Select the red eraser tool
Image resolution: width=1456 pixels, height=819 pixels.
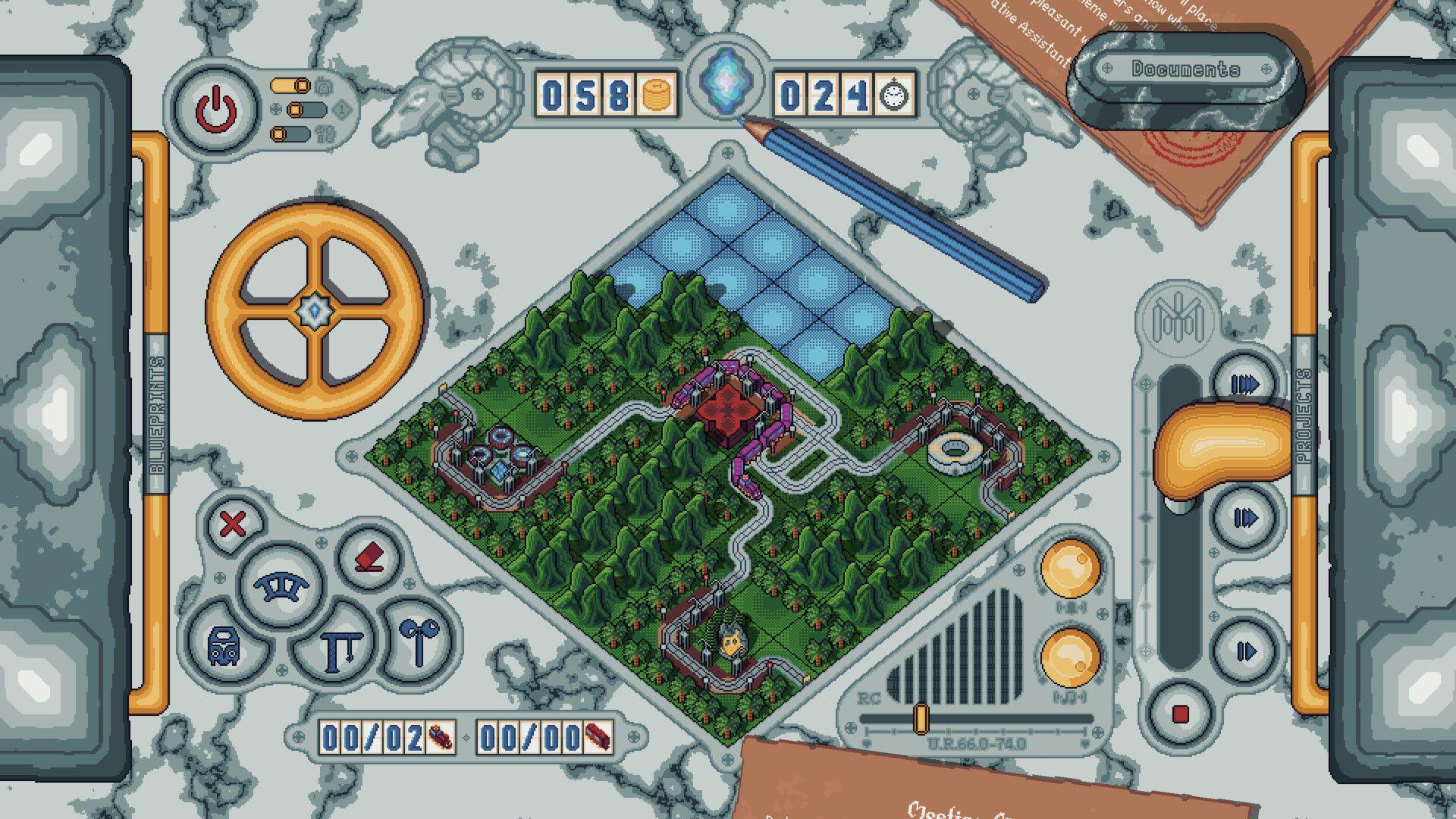[x=368, y=560]
